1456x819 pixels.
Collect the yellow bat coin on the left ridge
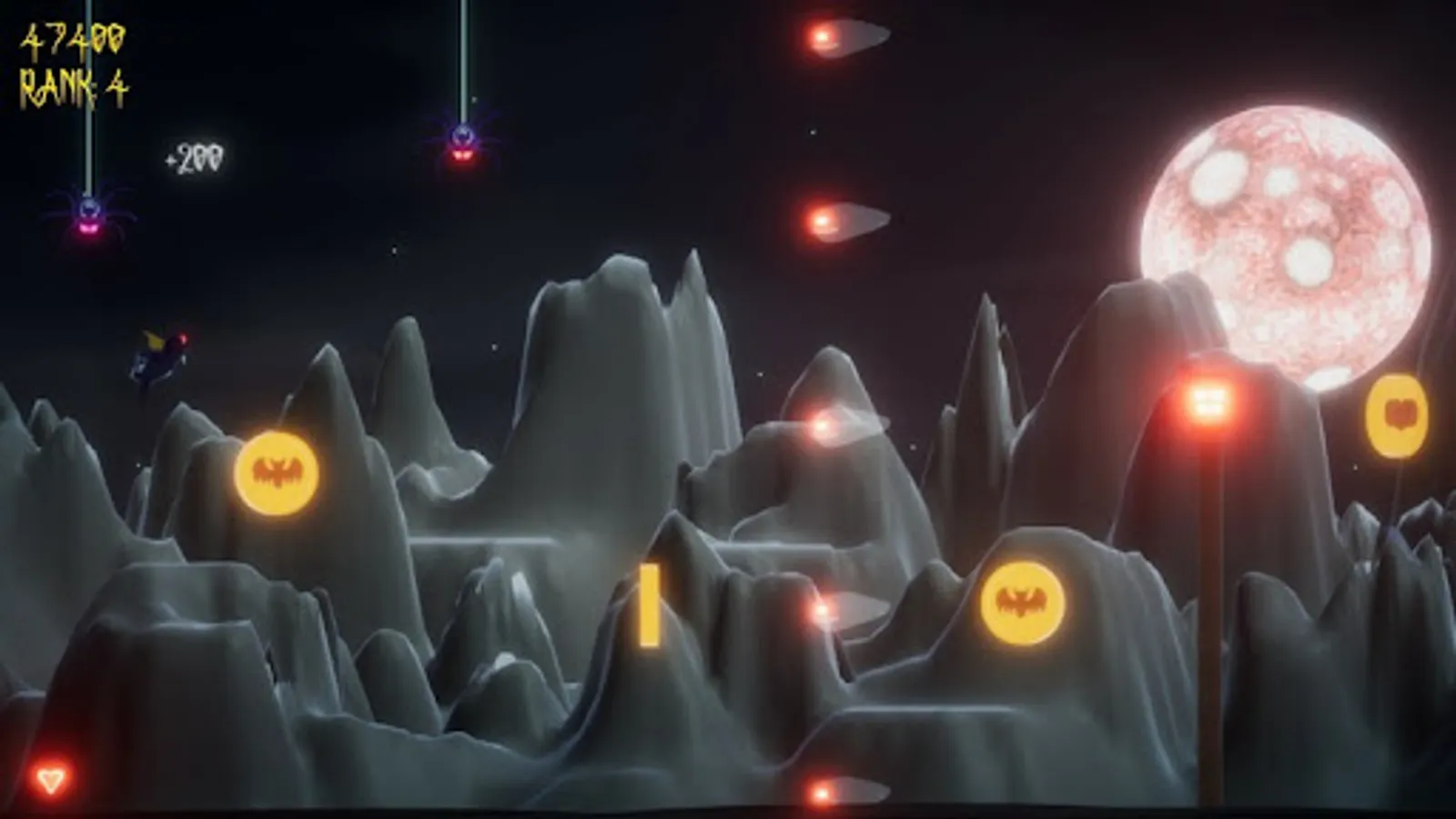(x=276, y=470)
